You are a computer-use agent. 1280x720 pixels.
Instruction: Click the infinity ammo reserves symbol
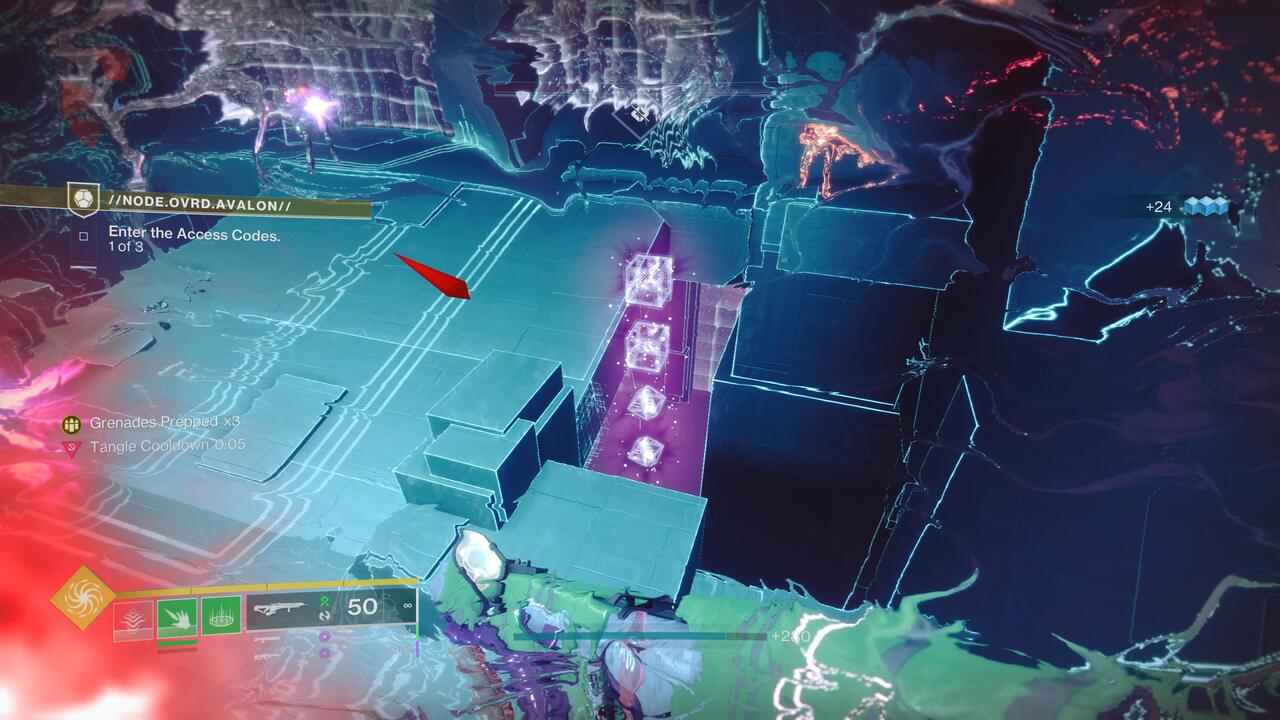pos(408,606)
